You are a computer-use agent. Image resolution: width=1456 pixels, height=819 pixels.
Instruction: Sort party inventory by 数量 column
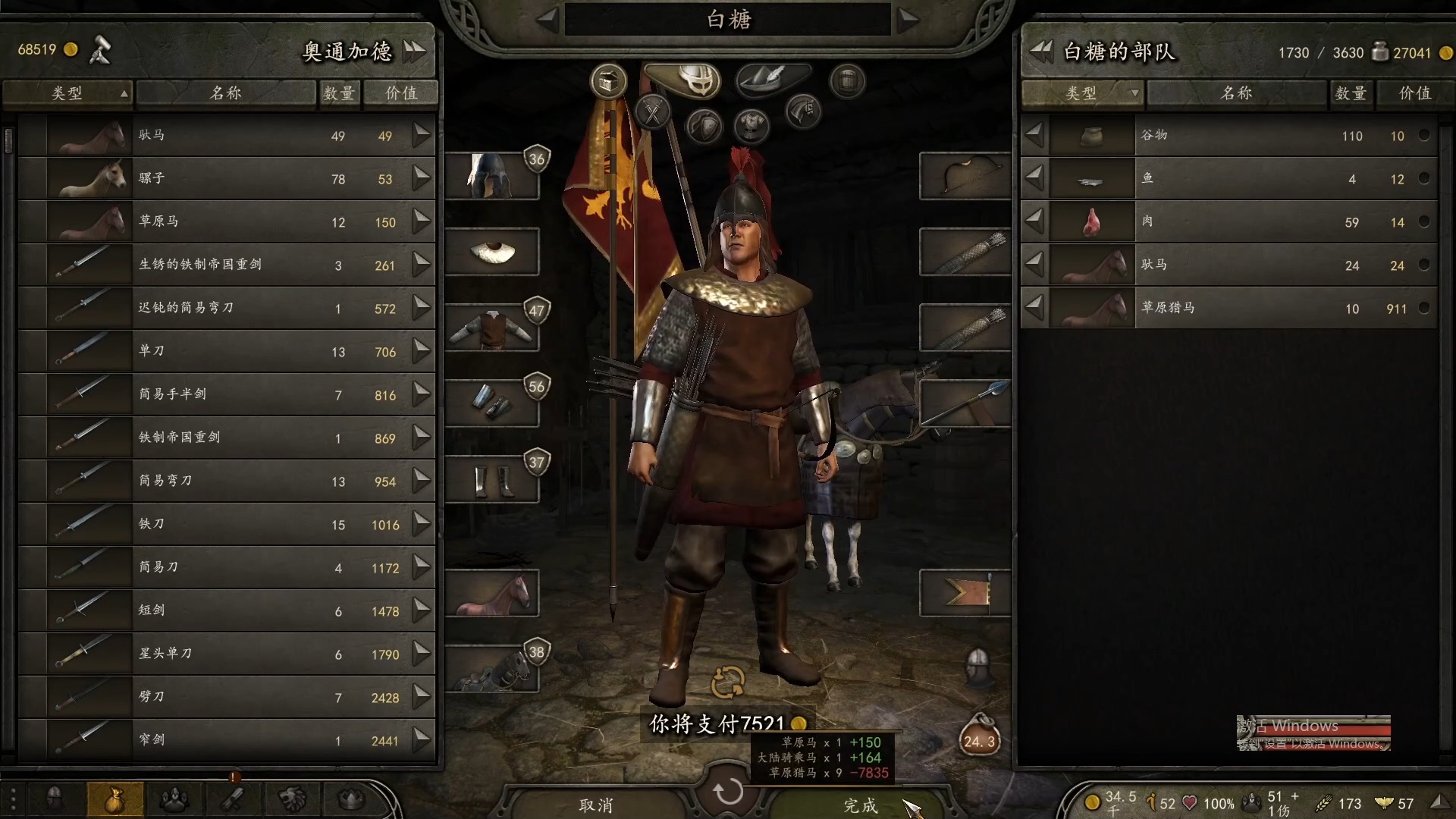[x=1351, y=93]
